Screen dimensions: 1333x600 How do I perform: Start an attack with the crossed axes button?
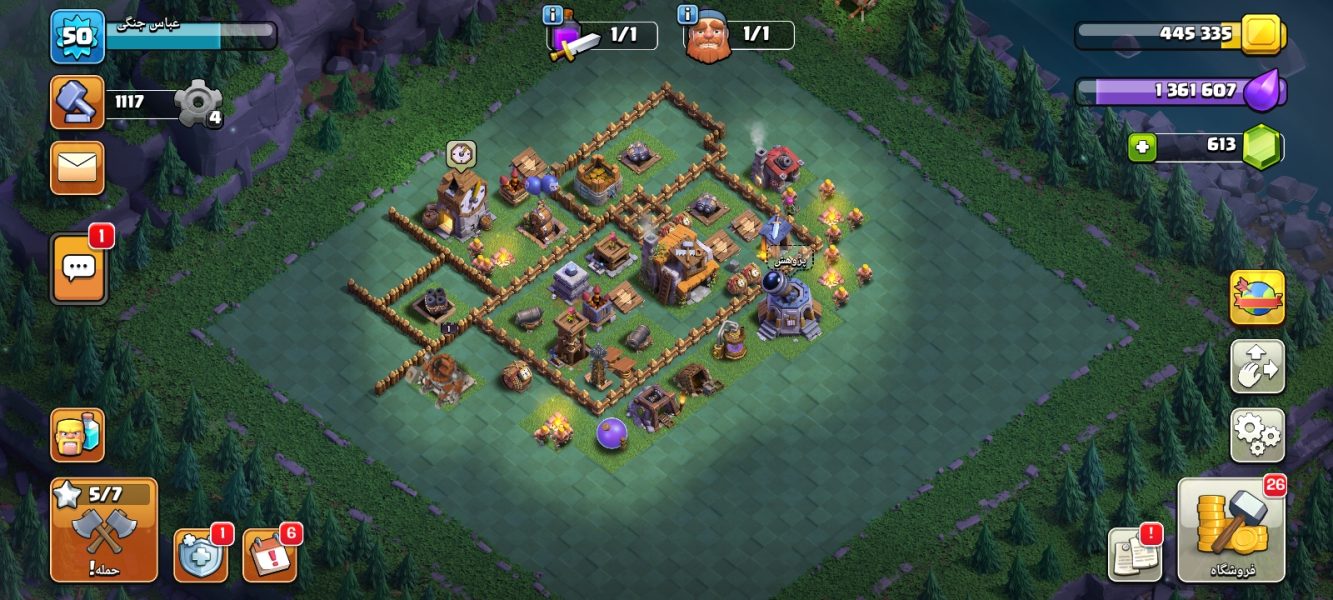104,529
